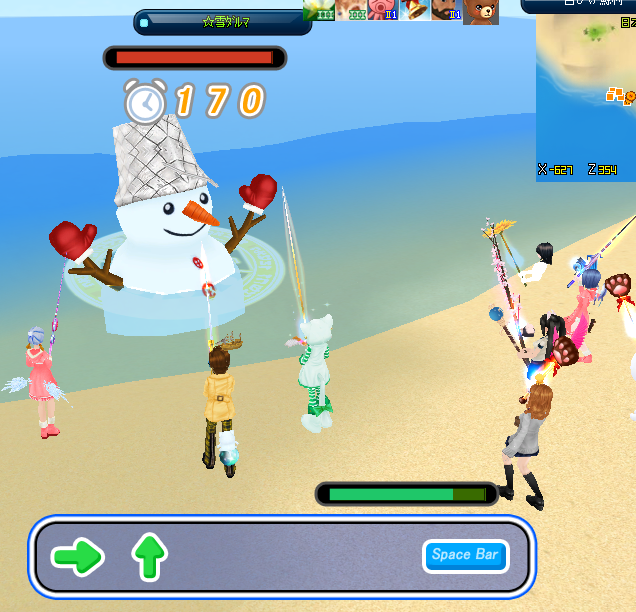Click the brown teddy bear buff icon
The image size is (636, 612).
481,11
